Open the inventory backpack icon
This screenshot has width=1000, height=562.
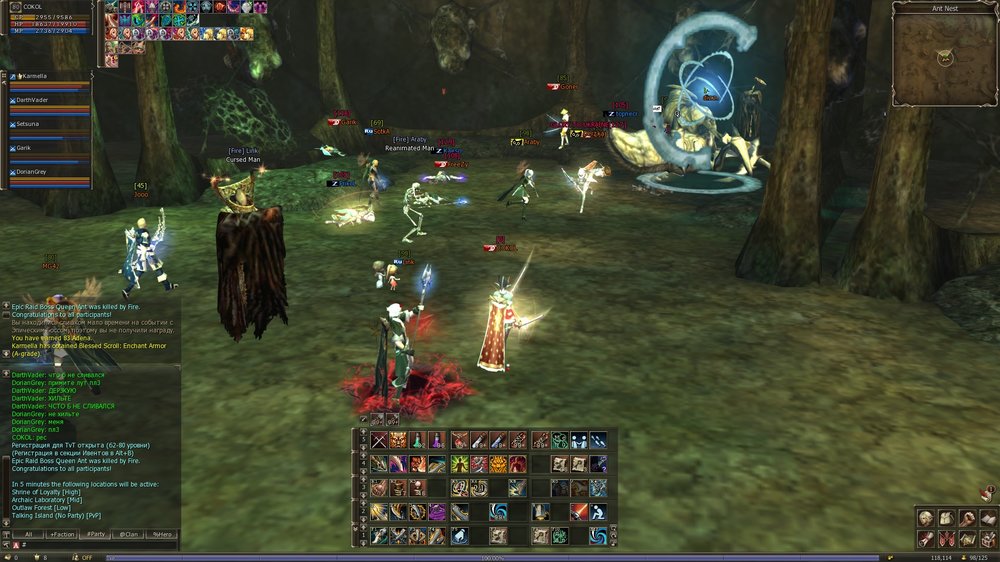[946, 518]
